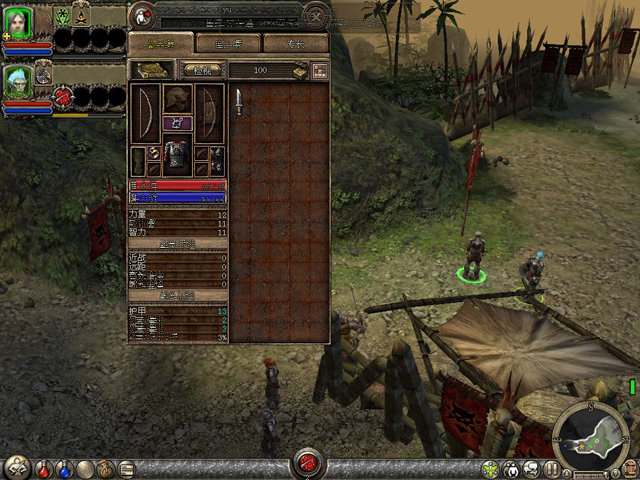The image size is (640, 480).
Task: Open the main menu emblem button
Action: point(17,467)
